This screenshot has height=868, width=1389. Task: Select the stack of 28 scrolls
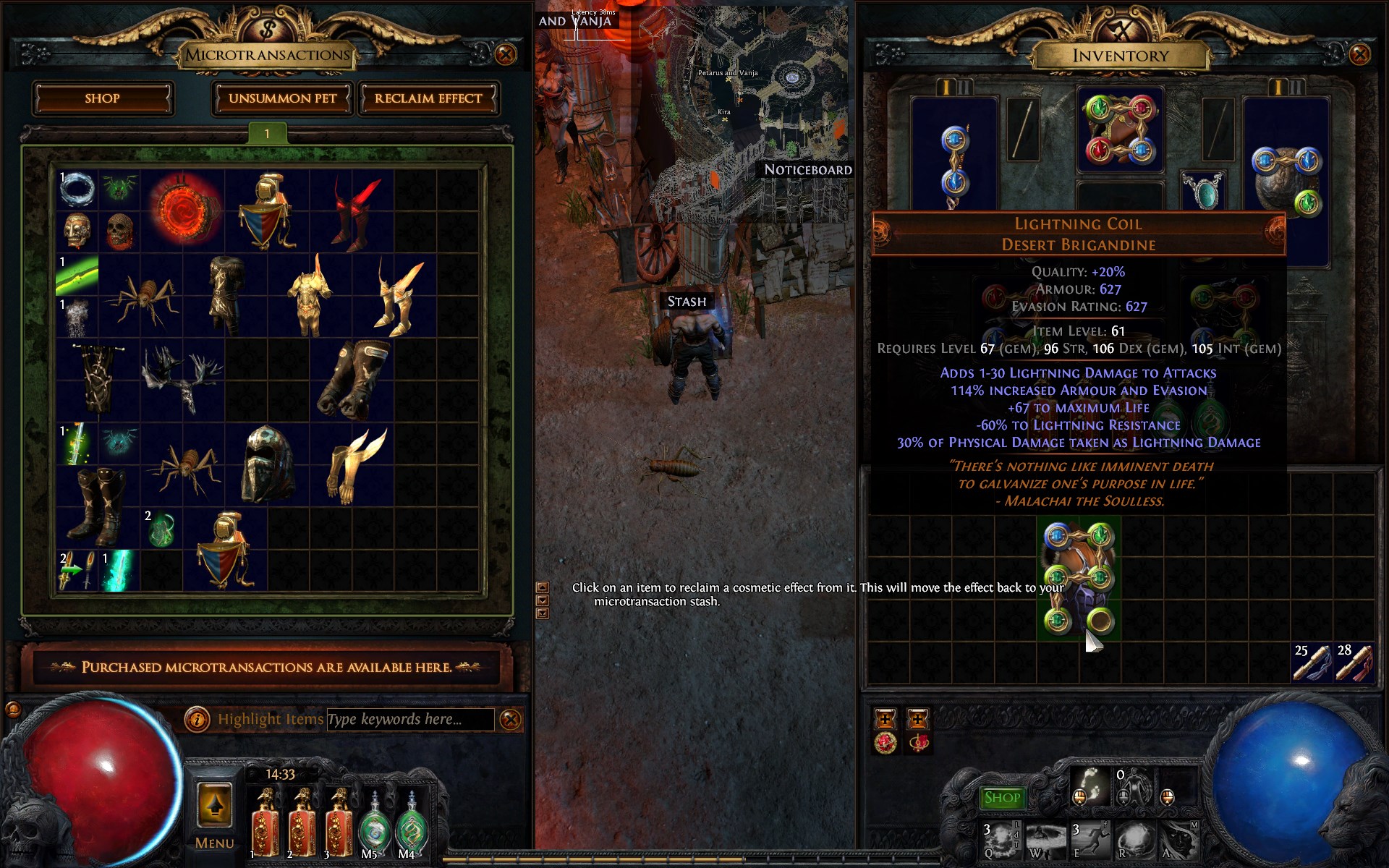(1354, 662)
